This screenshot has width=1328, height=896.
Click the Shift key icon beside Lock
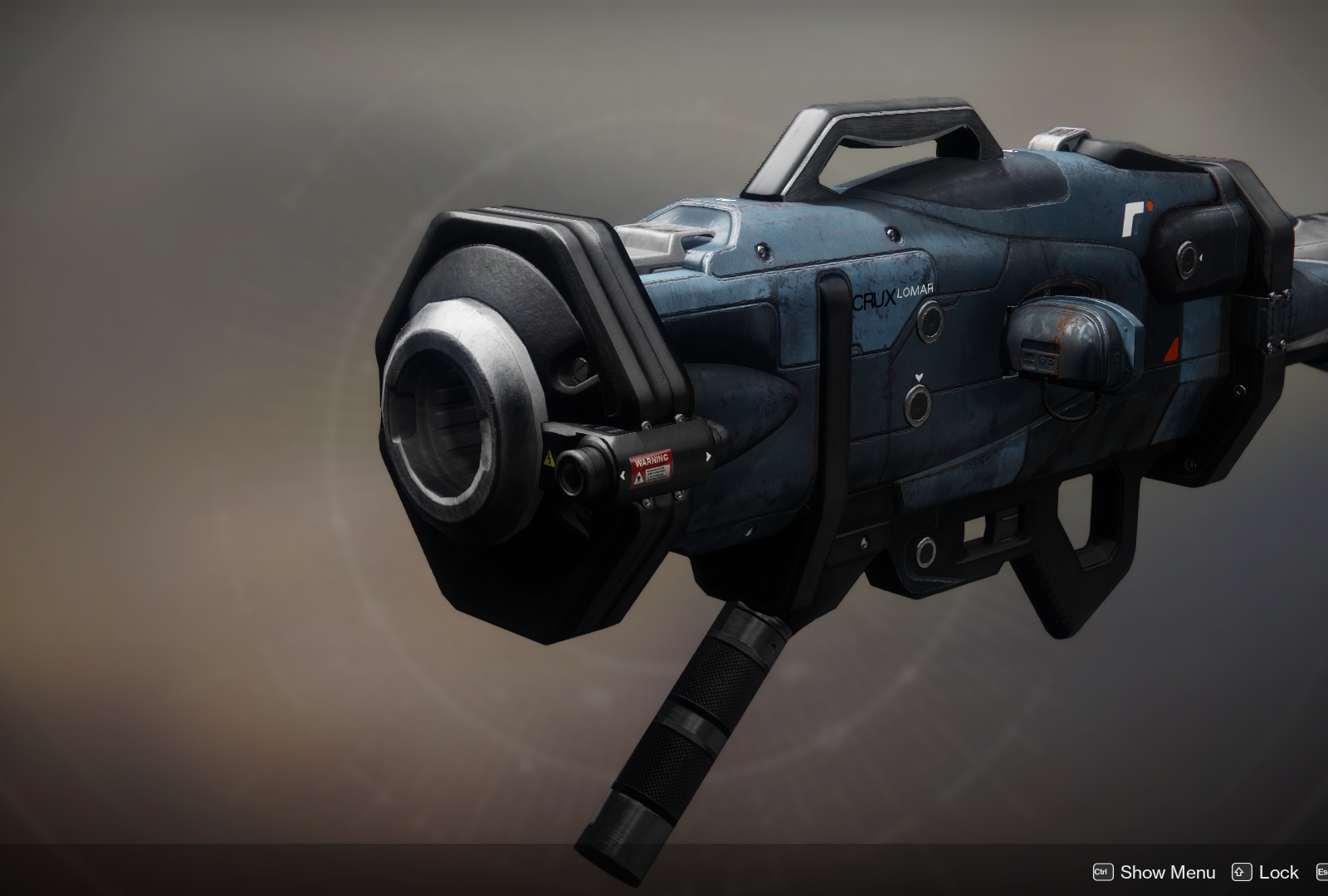(x=1242, y=872)
